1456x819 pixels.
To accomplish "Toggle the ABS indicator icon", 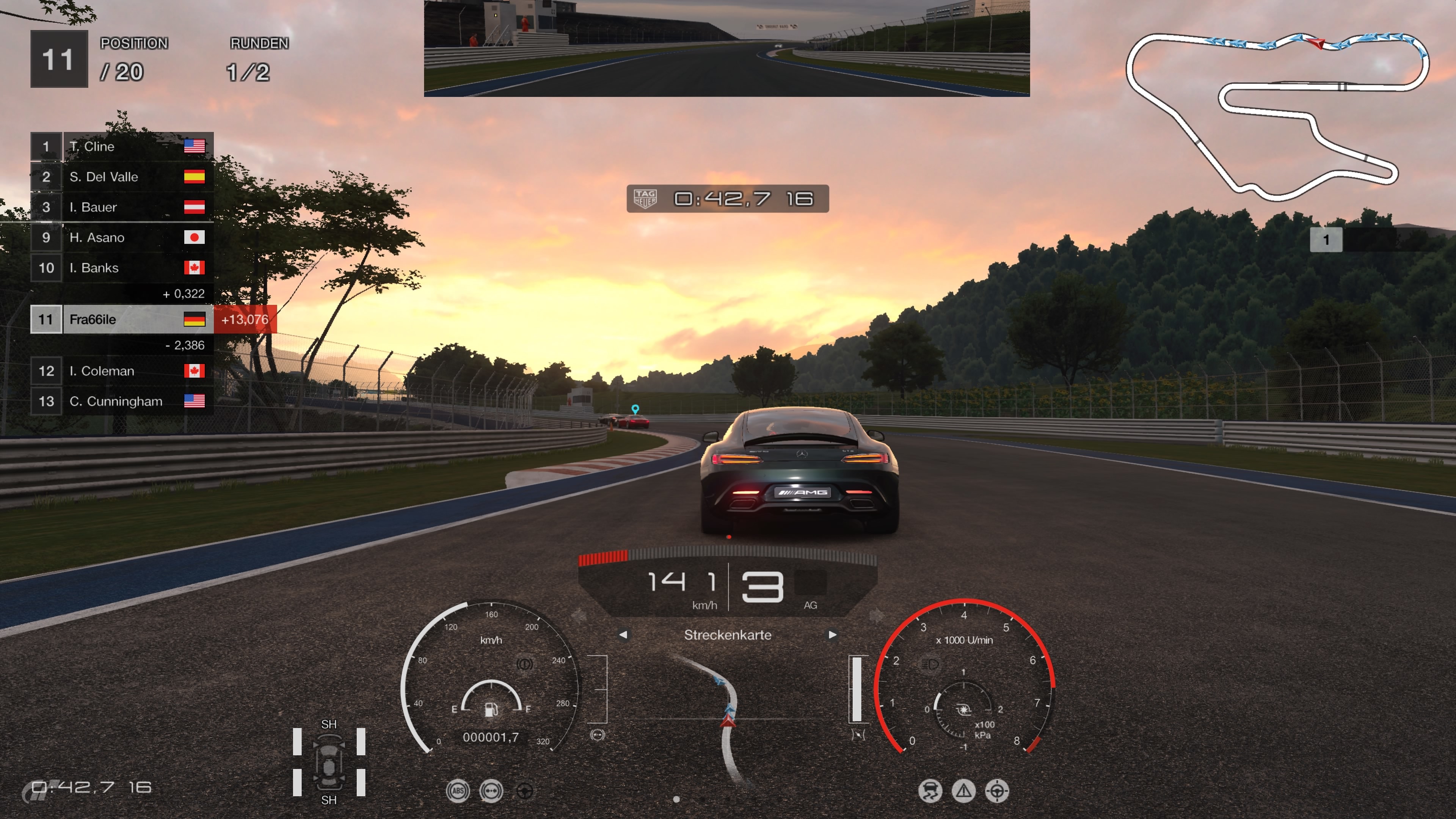I will click(x=457, y=791).
